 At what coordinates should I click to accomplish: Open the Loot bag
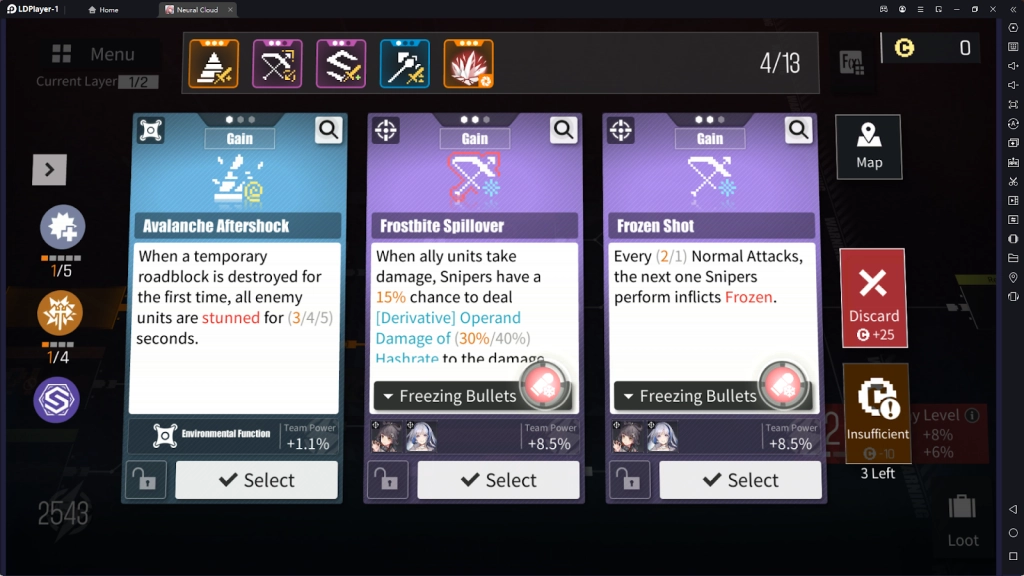tap(962, 519)
